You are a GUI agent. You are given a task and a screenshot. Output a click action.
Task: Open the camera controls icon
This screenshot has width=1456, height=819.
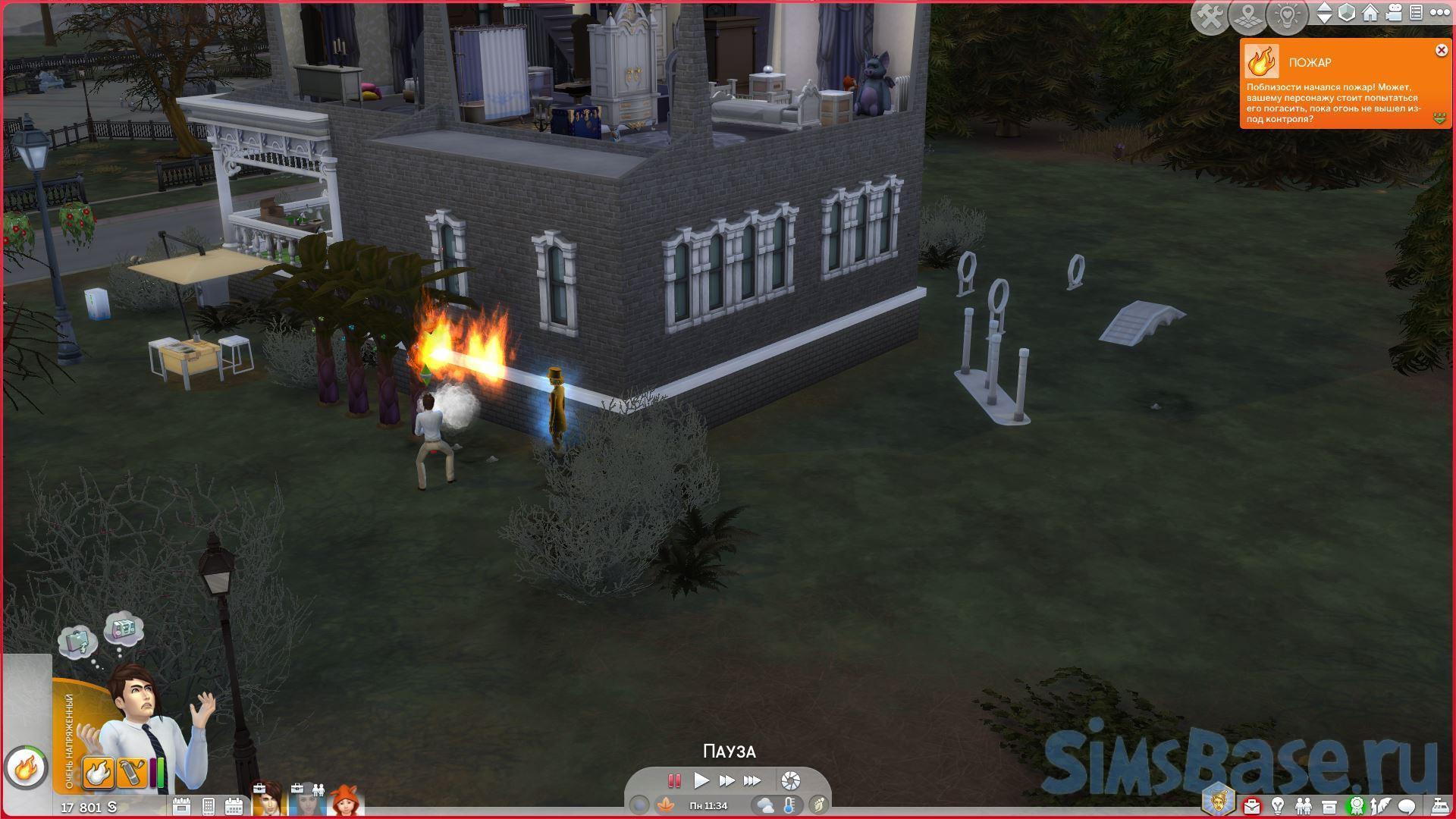coord(1393,13)
